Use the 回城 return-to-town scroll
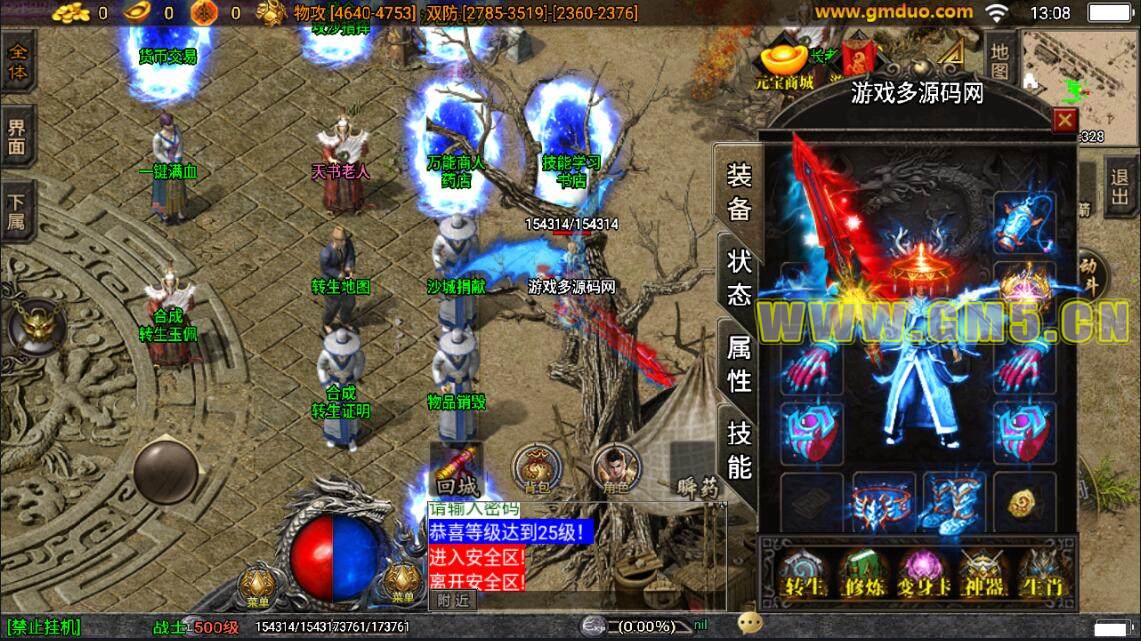The height and width of the screenshot is (641, 1141). (x=457, y=470)
